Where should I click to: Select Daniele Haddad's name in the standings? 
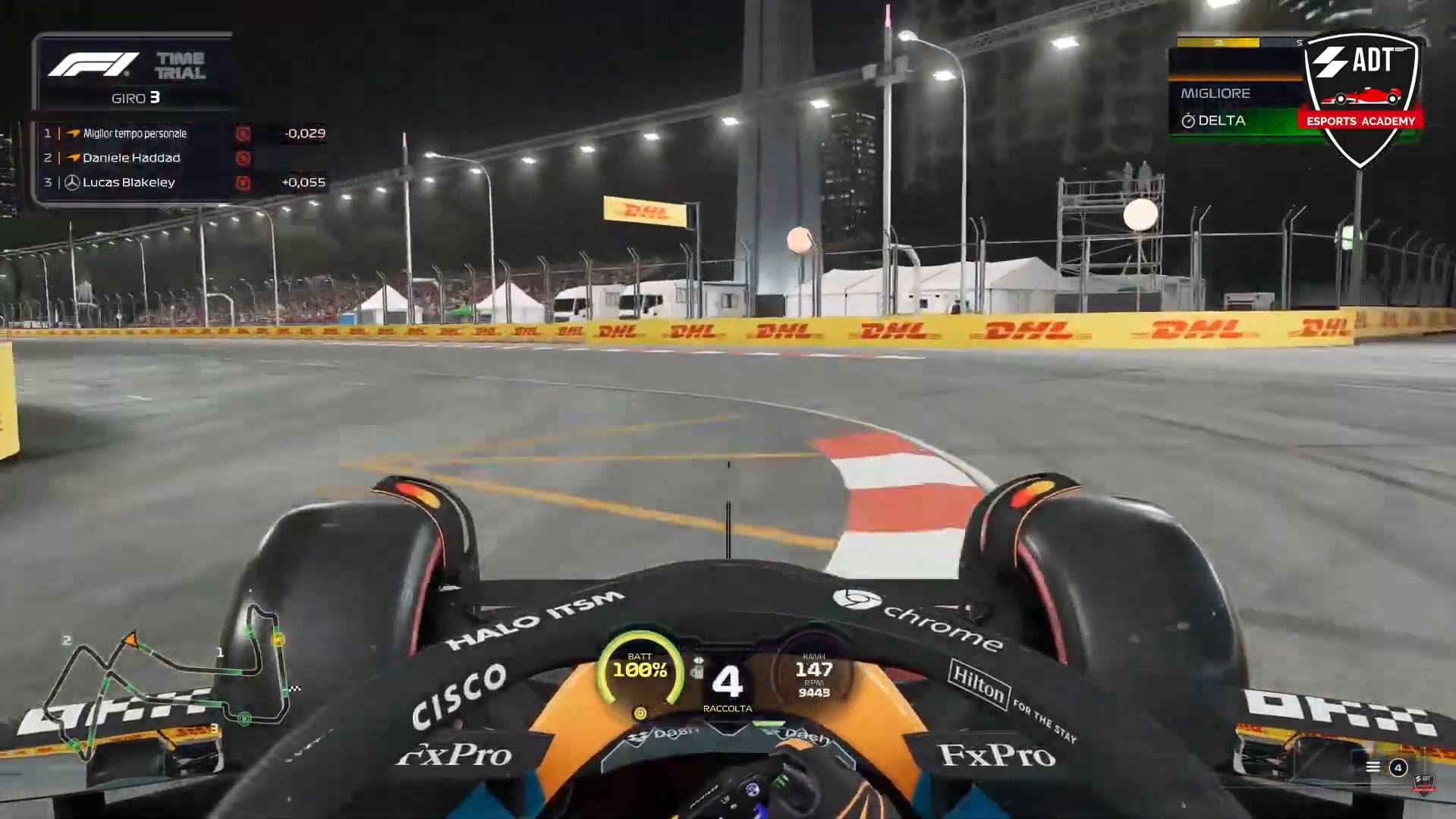132,159
